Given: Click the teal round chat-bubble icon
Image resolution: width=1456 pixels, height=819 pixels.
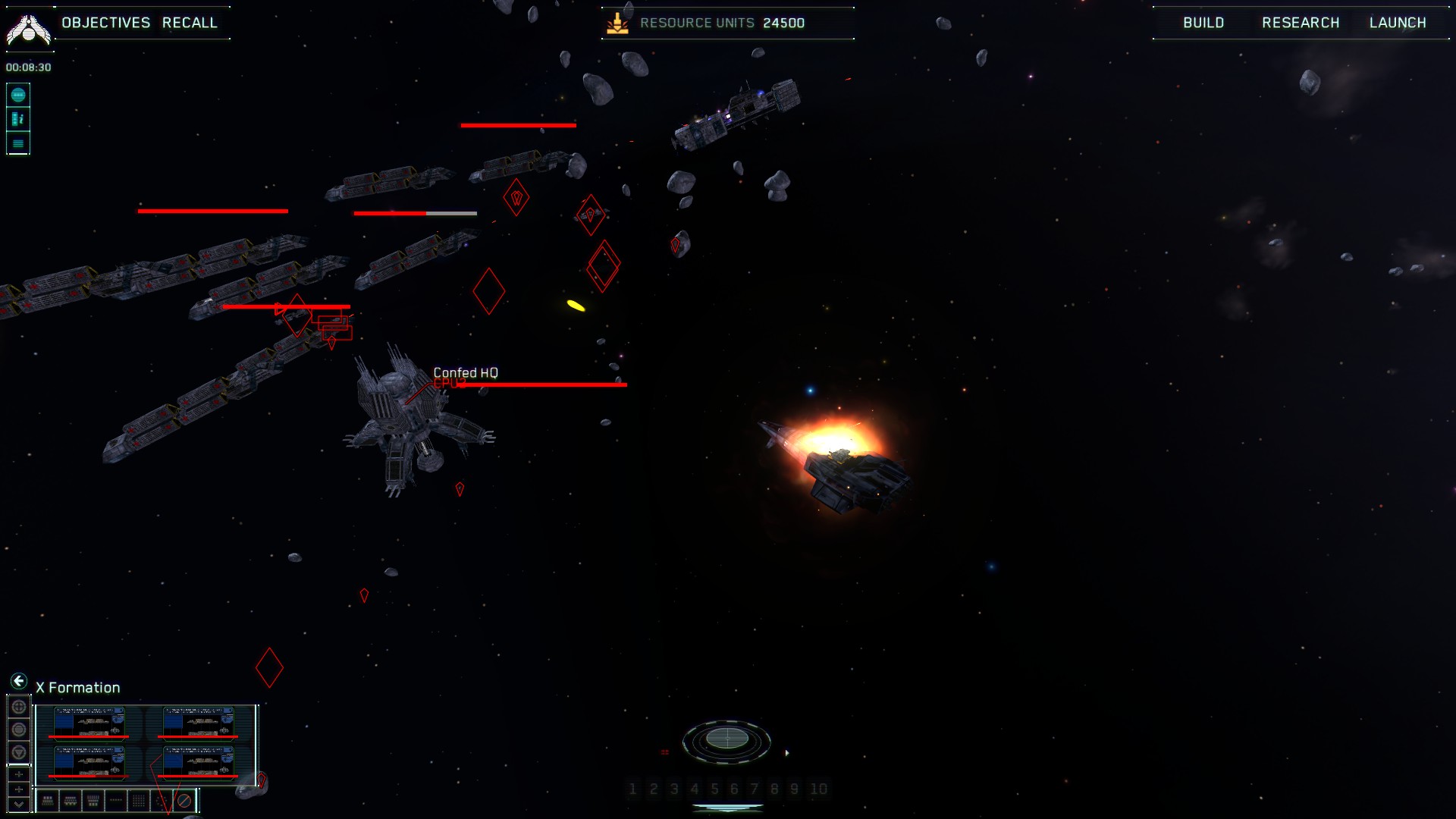Looking at the screenshot, I should pyautogui.click(x=18, y=95).
